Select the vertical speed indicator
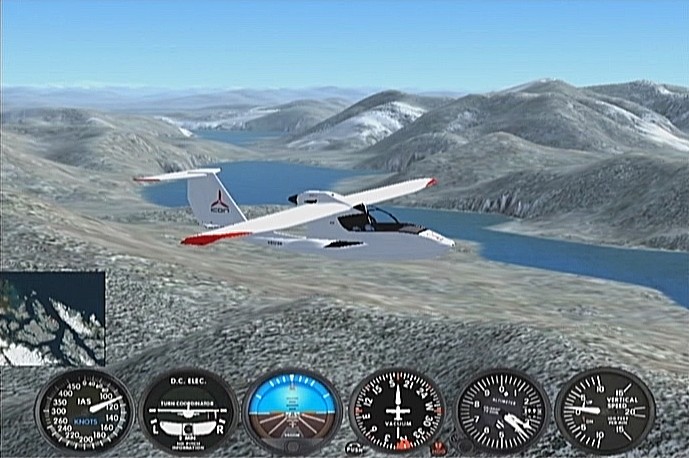 (x=605, y=411)
